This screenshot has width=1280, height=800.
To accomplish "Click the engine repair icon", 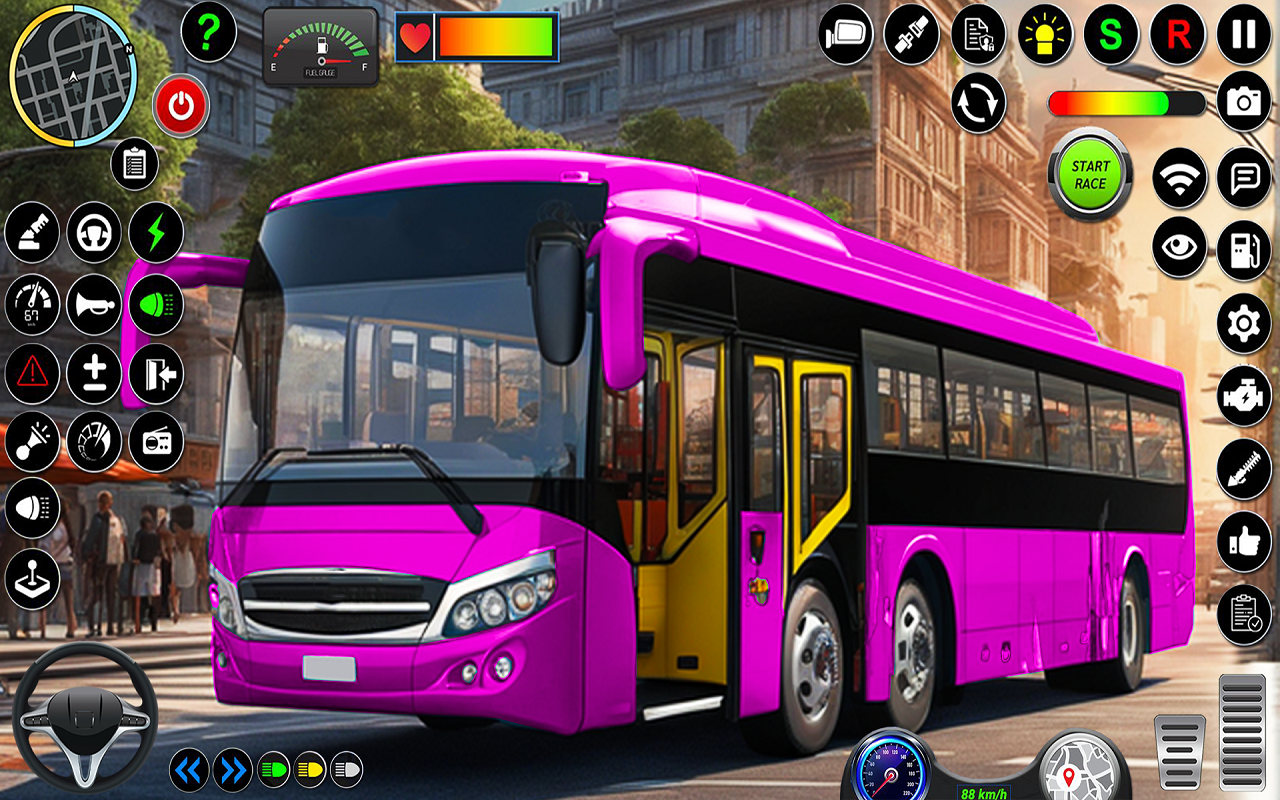I will tap(1243, 393).
